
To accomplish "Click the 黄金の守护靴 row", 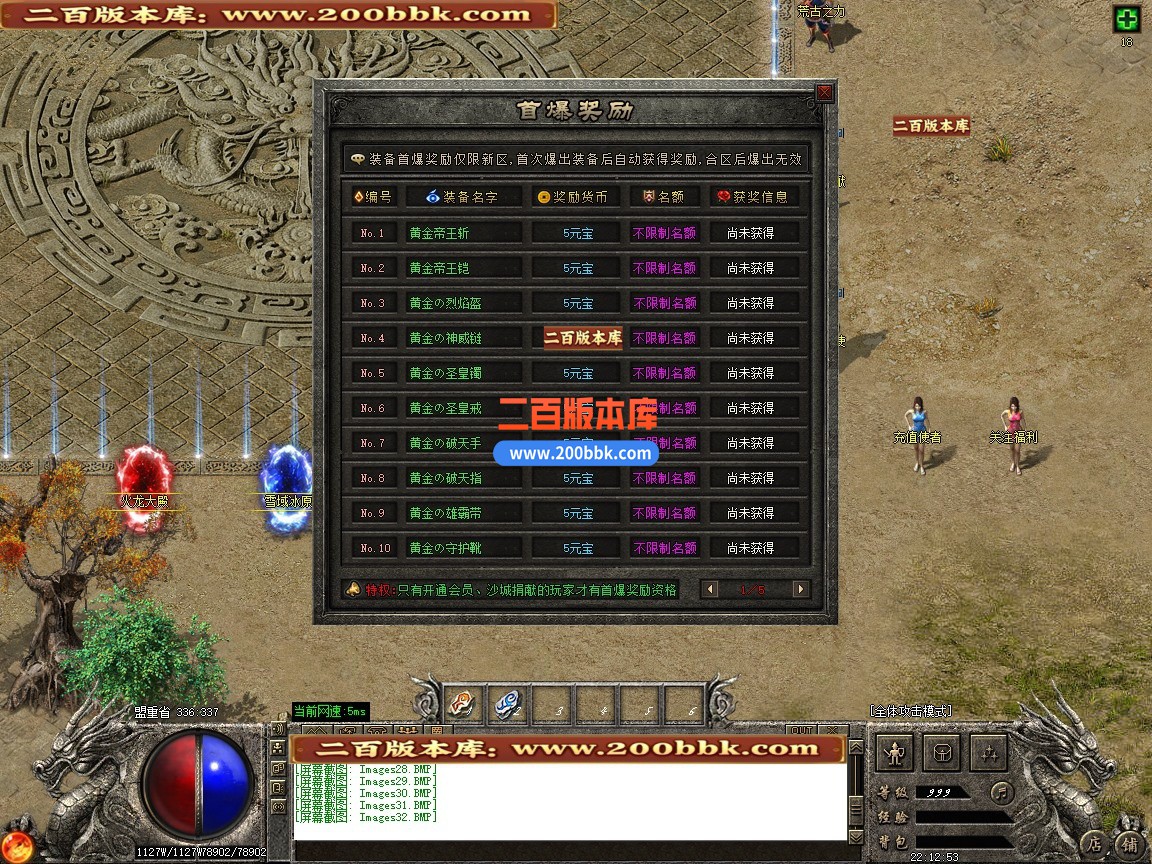I will pos(464,548).
